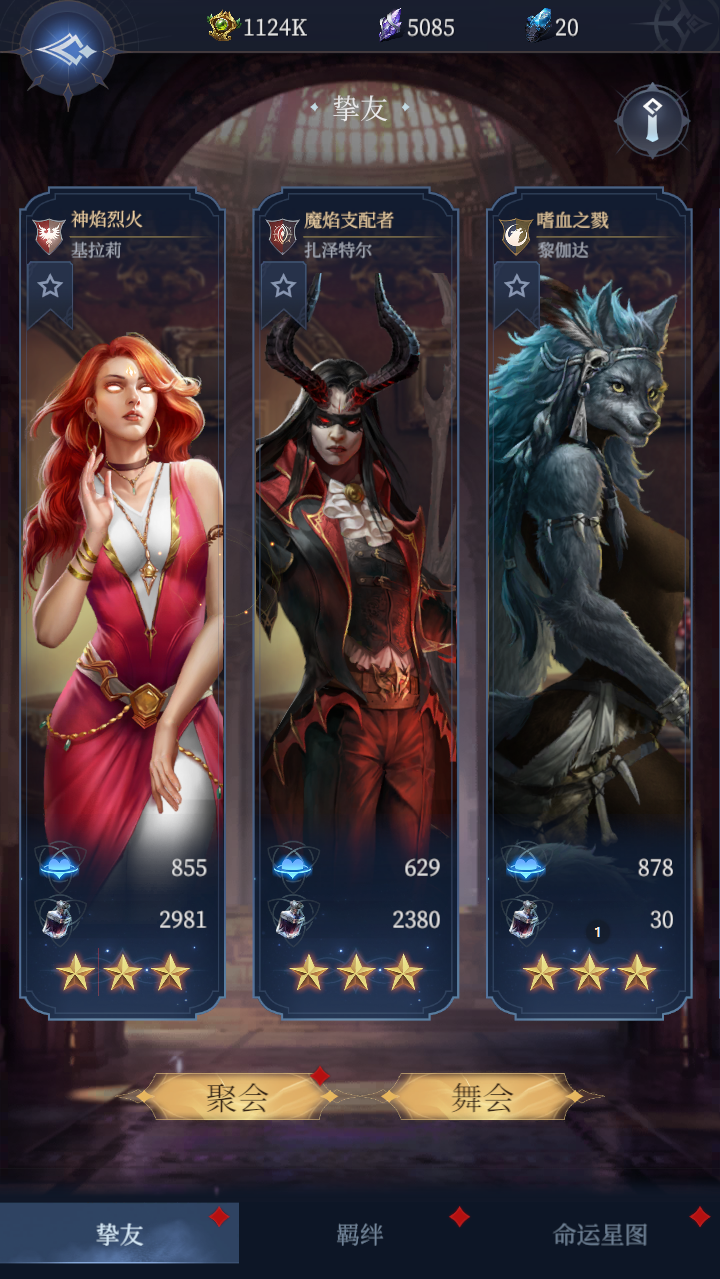Click the green gold currency icon
Viewport: 720px width, 1279px height.
[x=223, y=26]
